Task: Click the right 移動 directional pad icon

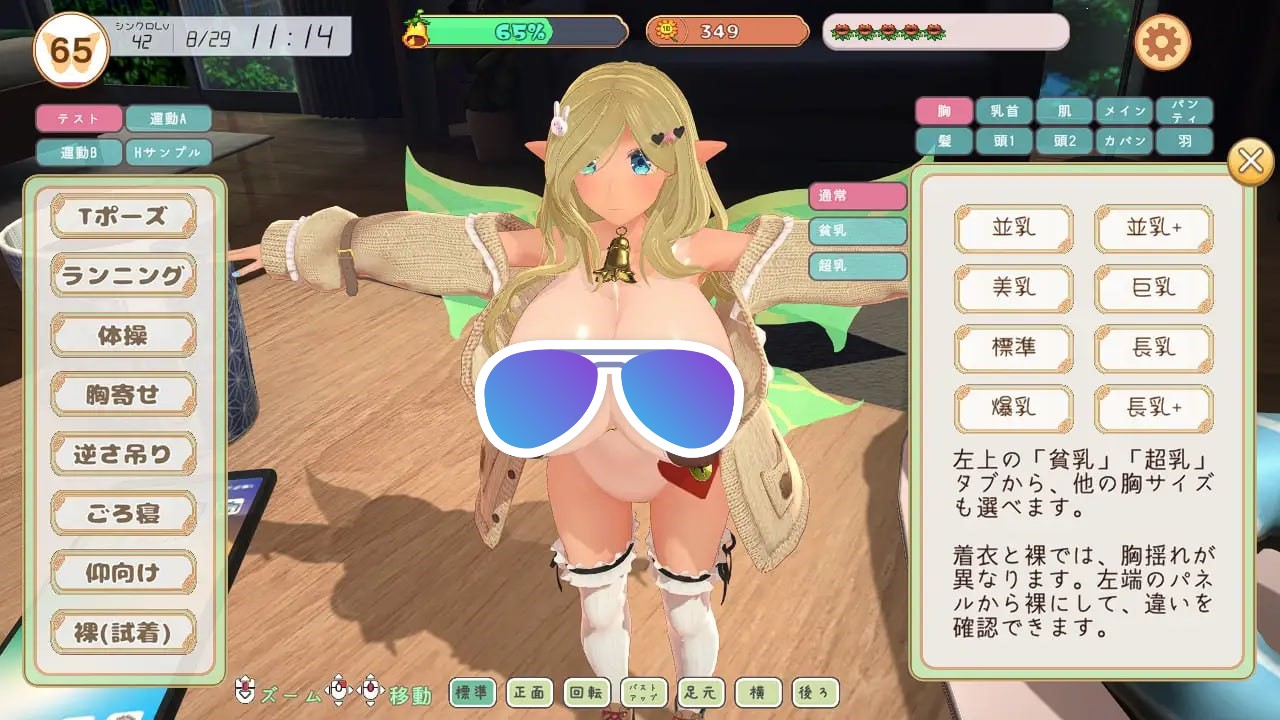Action: click(369, 691)
